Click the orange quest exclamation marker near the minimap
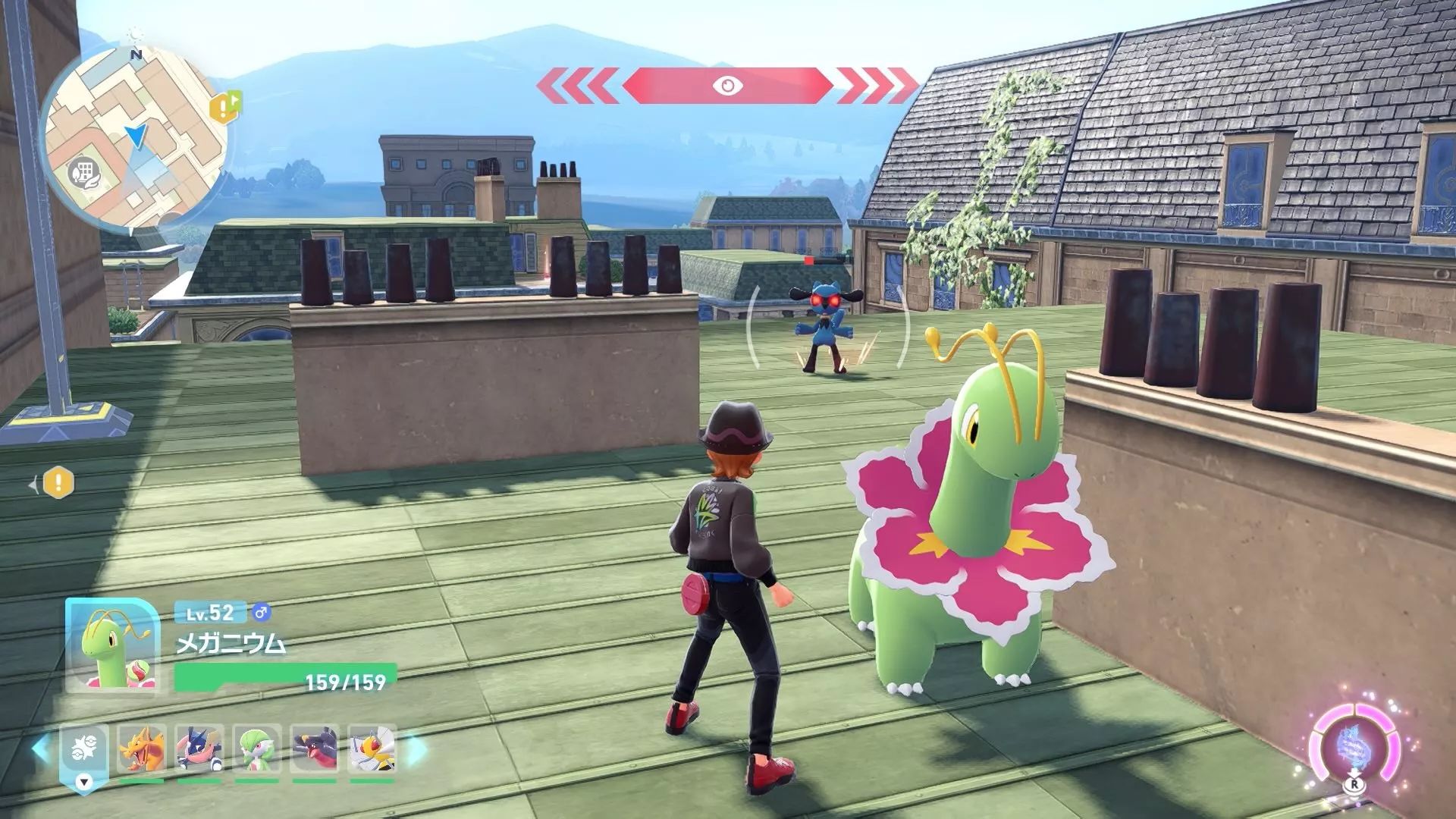Viewport: 1456px width, 819px height. pyautogui.click(x=222, y=108)
